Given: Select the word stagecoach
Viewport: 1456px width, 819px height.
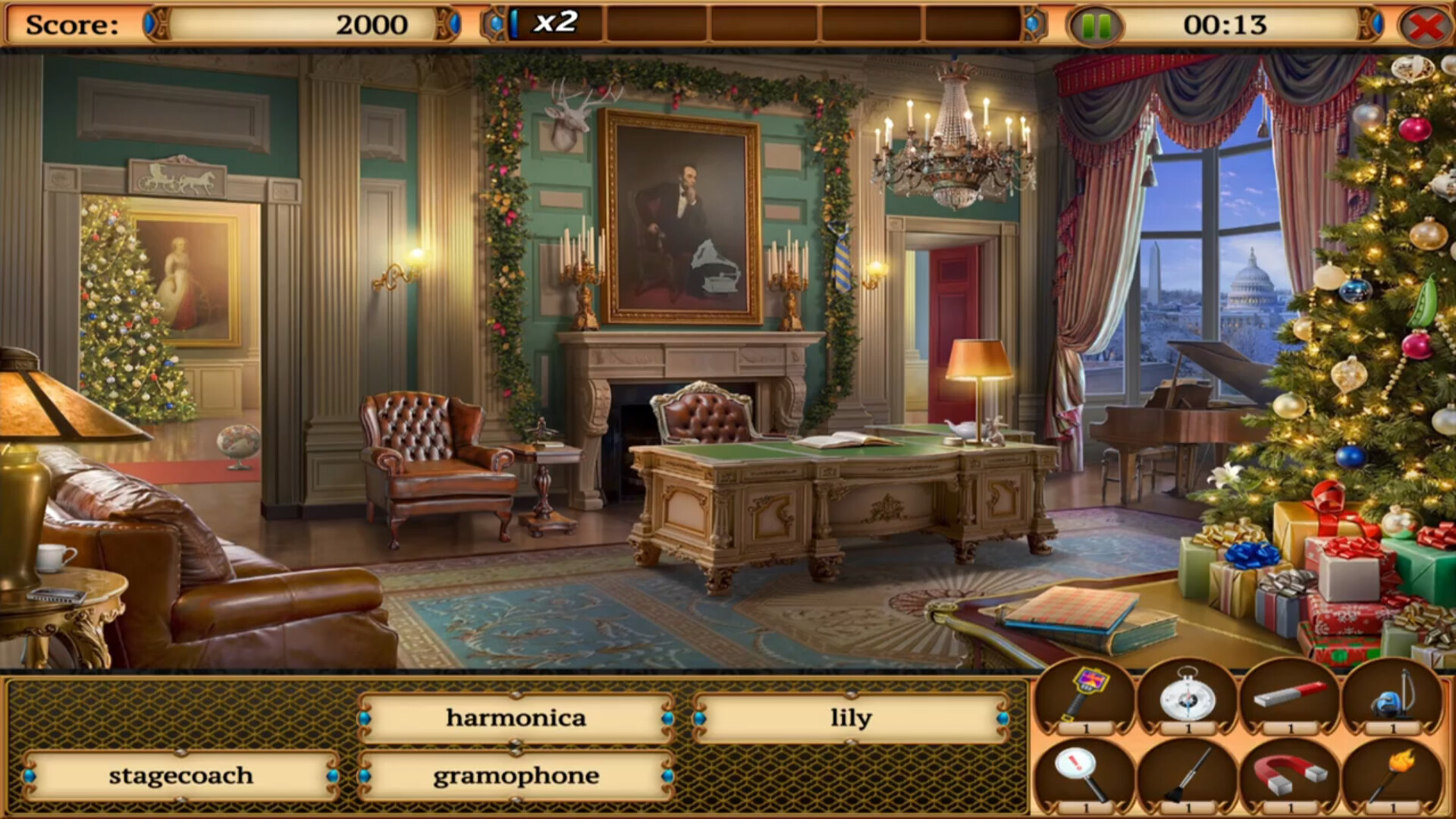Looking at the screenshot, I should pyautogui.click(x=182, y=775).
